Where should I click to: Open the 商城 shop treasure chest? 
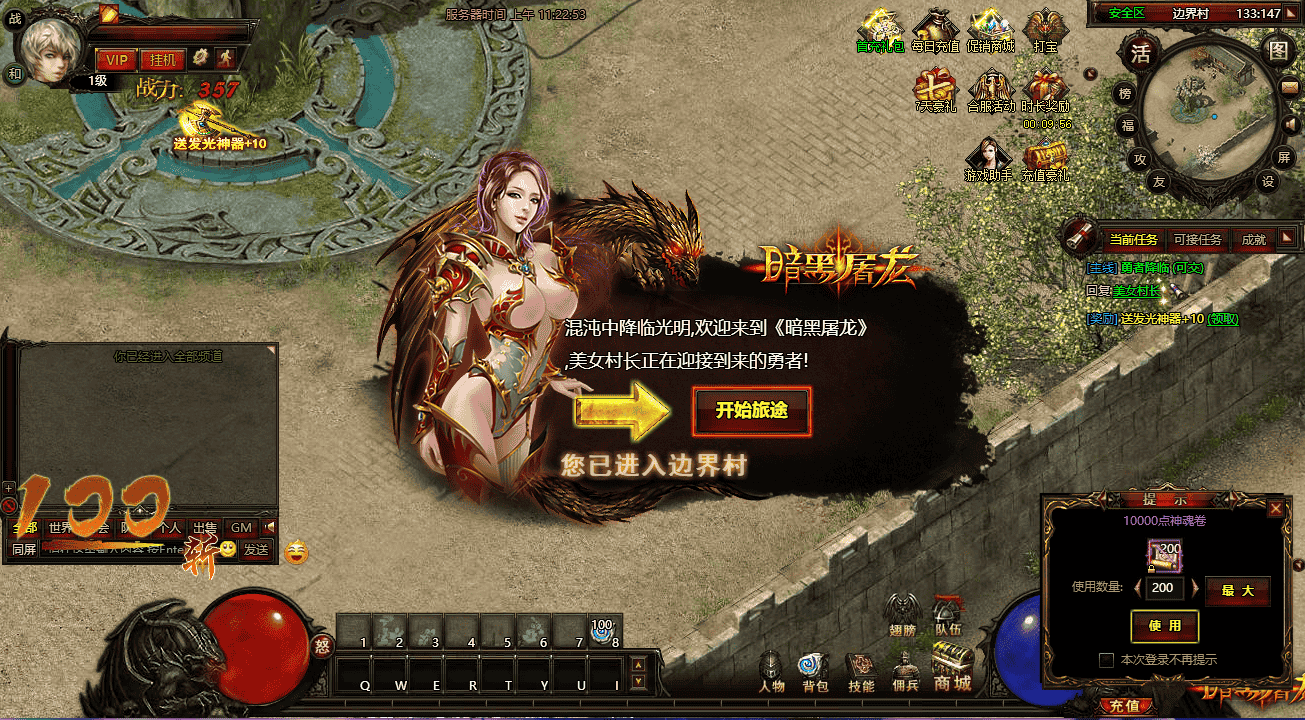tap(952, 668)
